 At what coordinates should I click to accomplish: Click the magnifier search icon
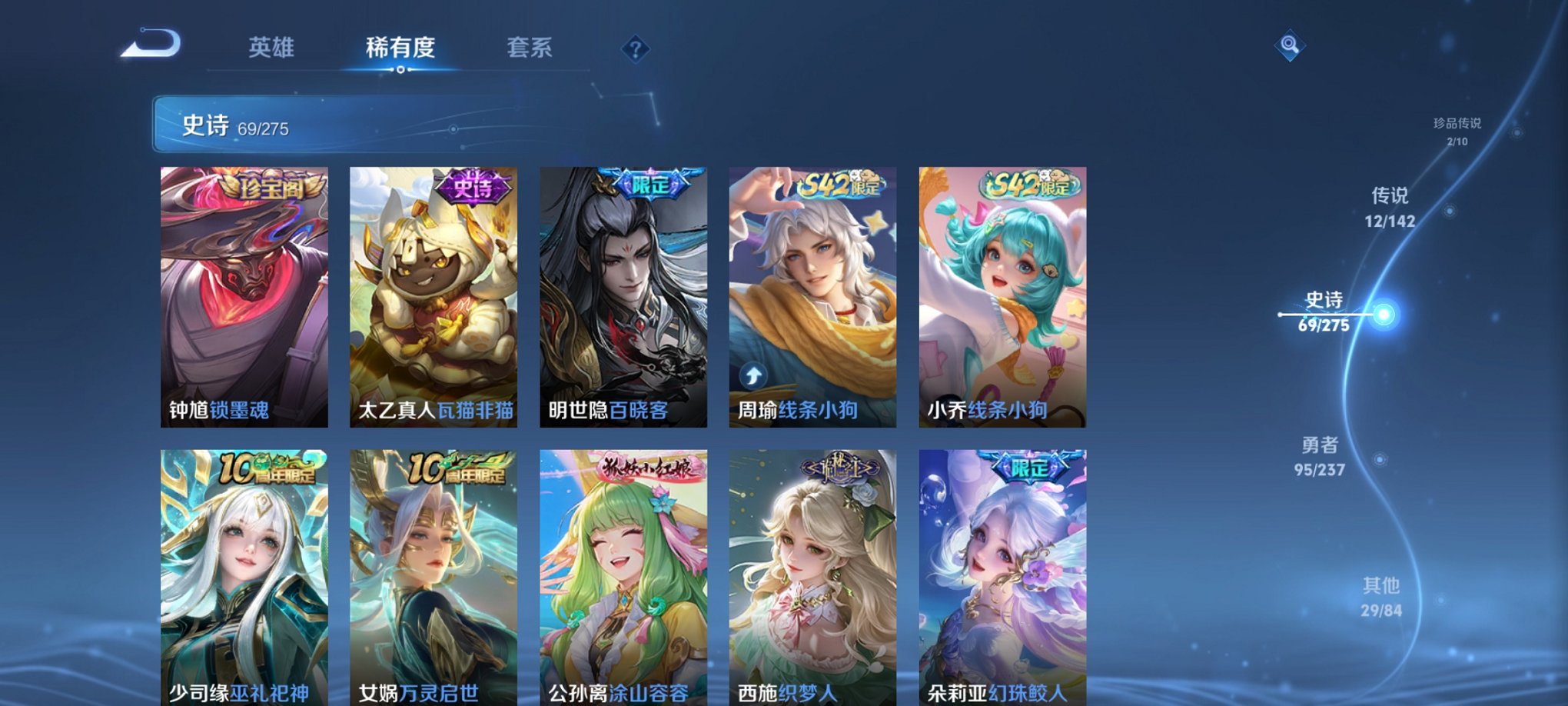[1291, 45]
